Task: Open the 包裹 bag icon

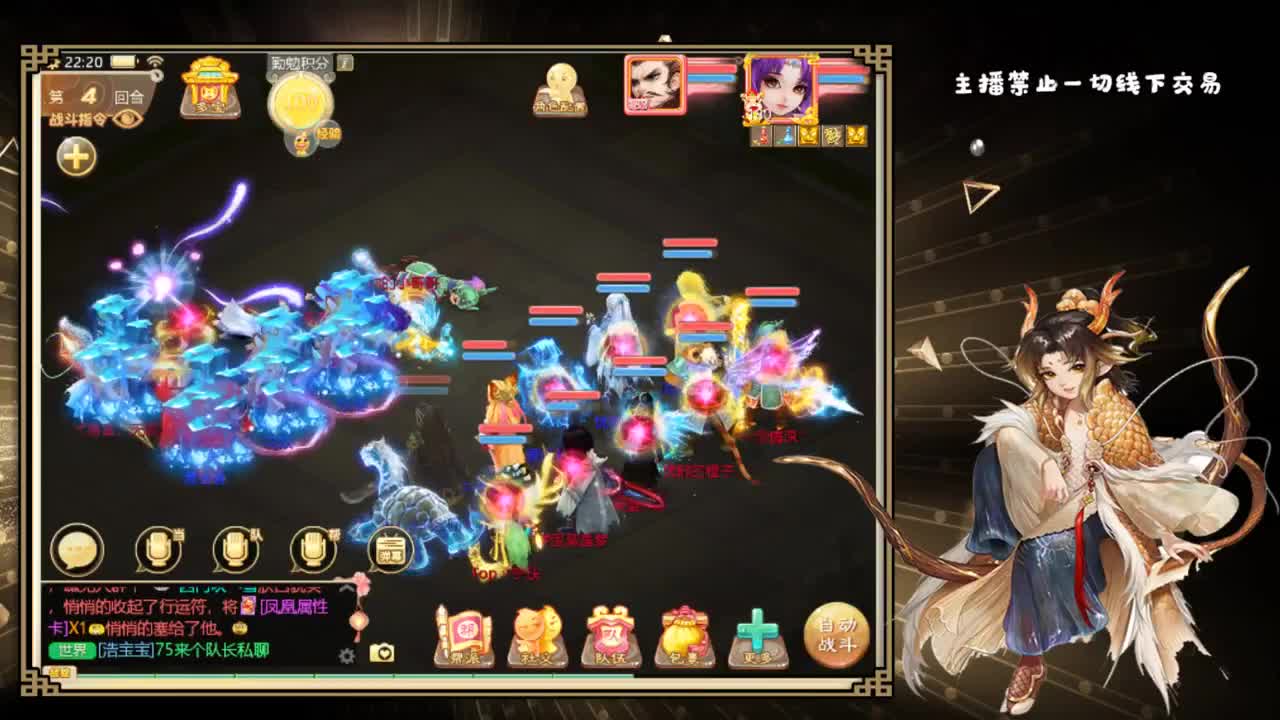Action: (x=684, y=632)
